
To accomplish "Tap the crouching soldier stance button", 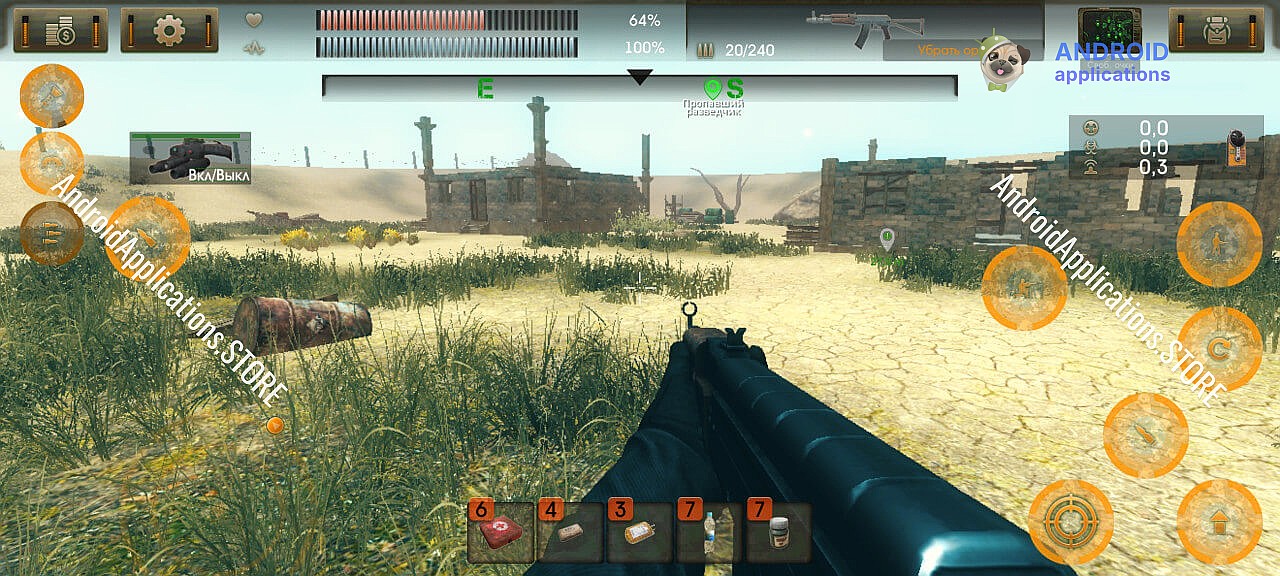I will click(x=1024, y=287).
